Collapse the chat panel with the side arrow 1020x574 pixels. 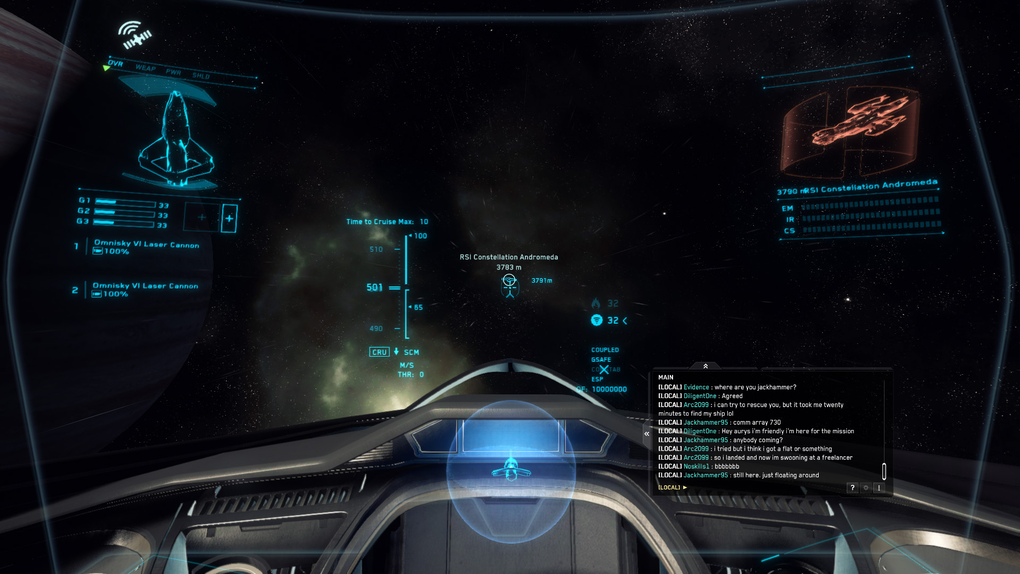click(647, 434)
